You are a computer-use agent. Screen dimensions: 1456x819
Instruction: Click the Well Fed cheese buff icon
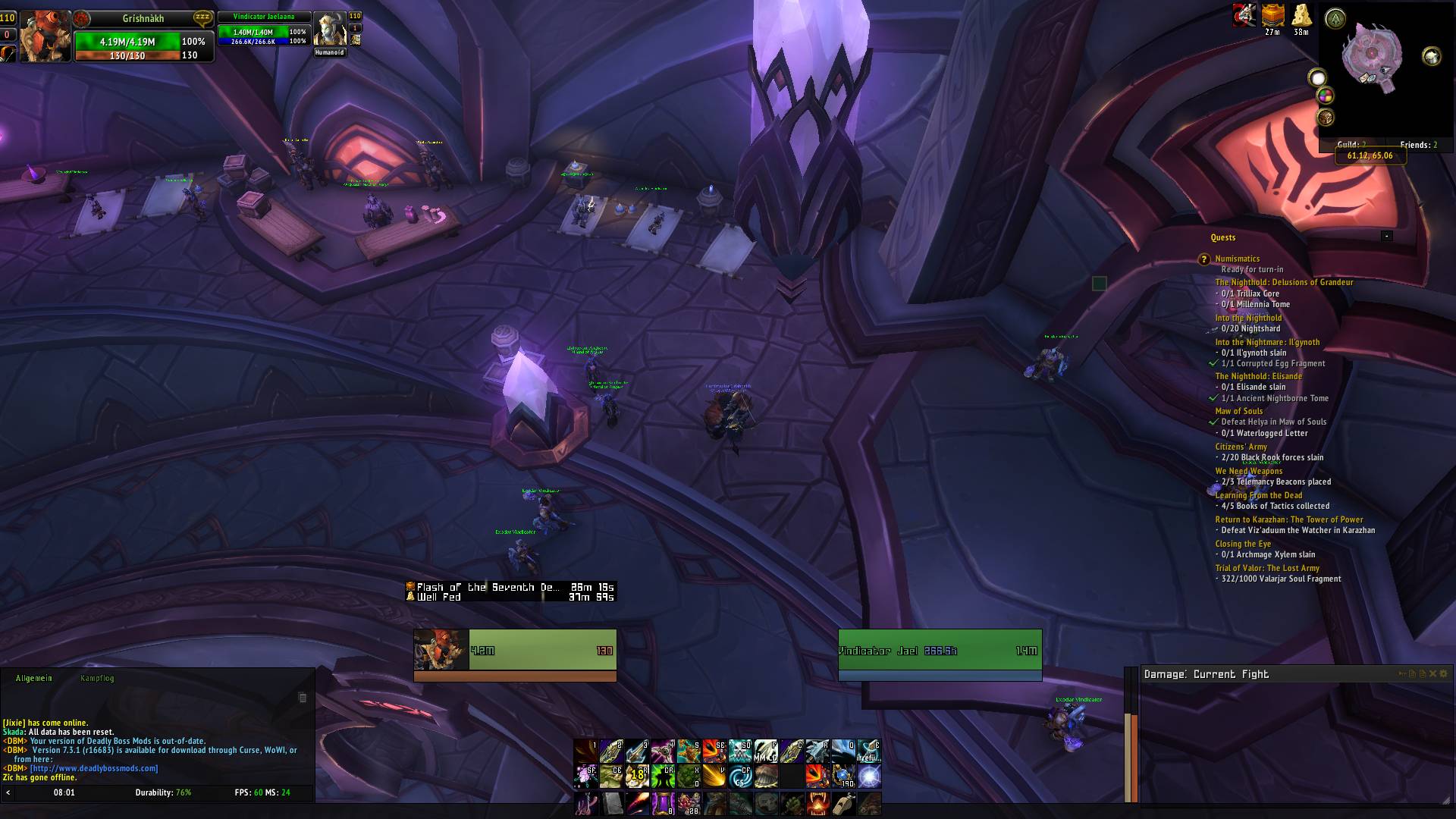point(1301,17)
